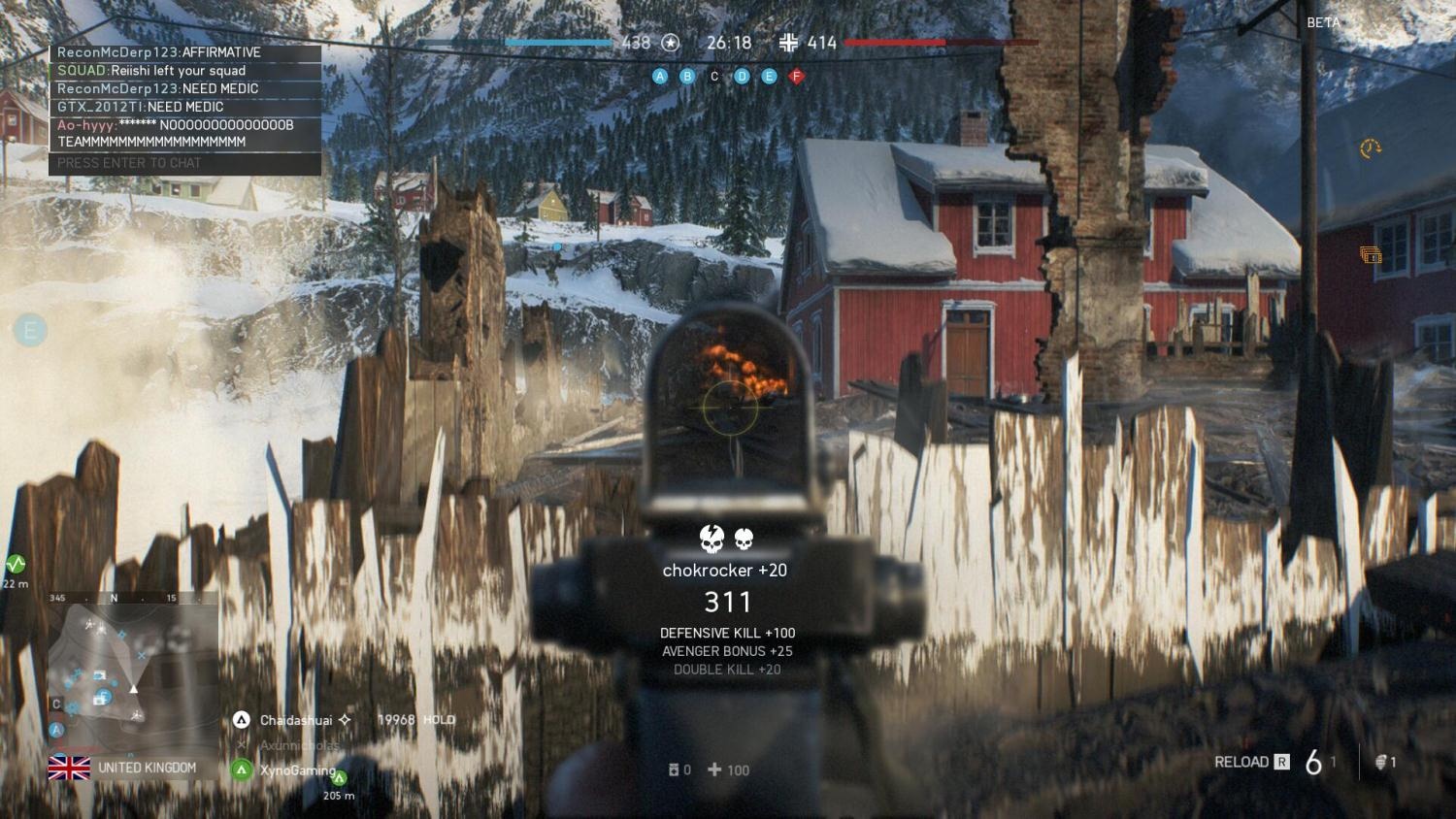The image size is (1456, 819).
Task: Click the orange supply station marker
Action: [x=1370, y=255]
